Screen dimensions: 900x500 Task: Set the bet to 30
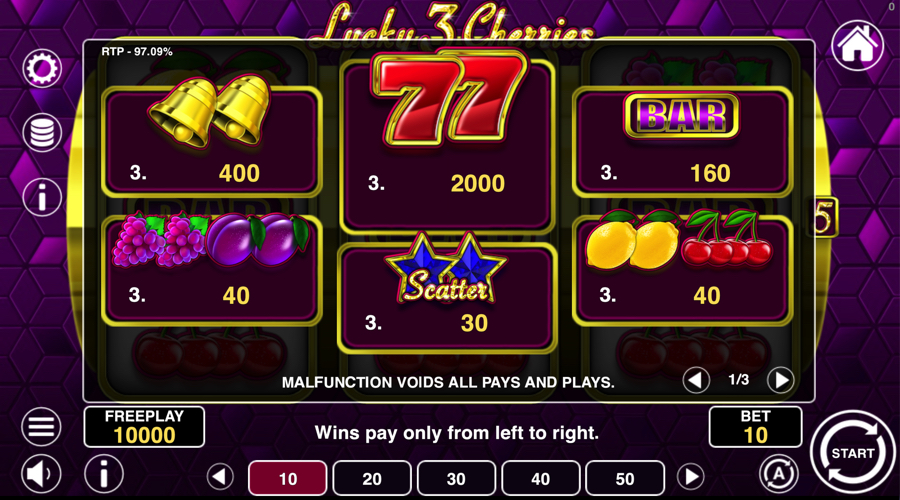coord(456,478)
